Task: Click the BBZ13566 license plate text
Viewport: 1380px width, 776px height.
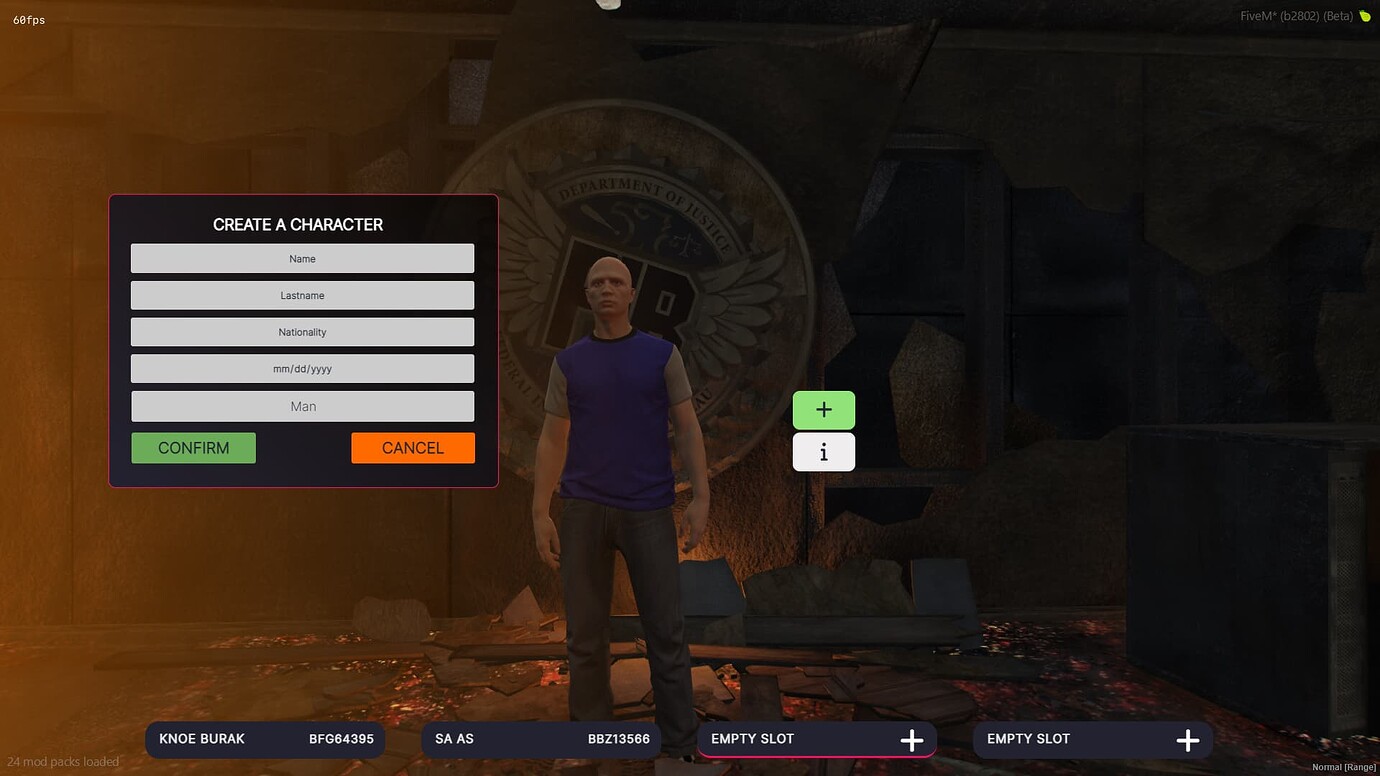Action: [618, 739]
